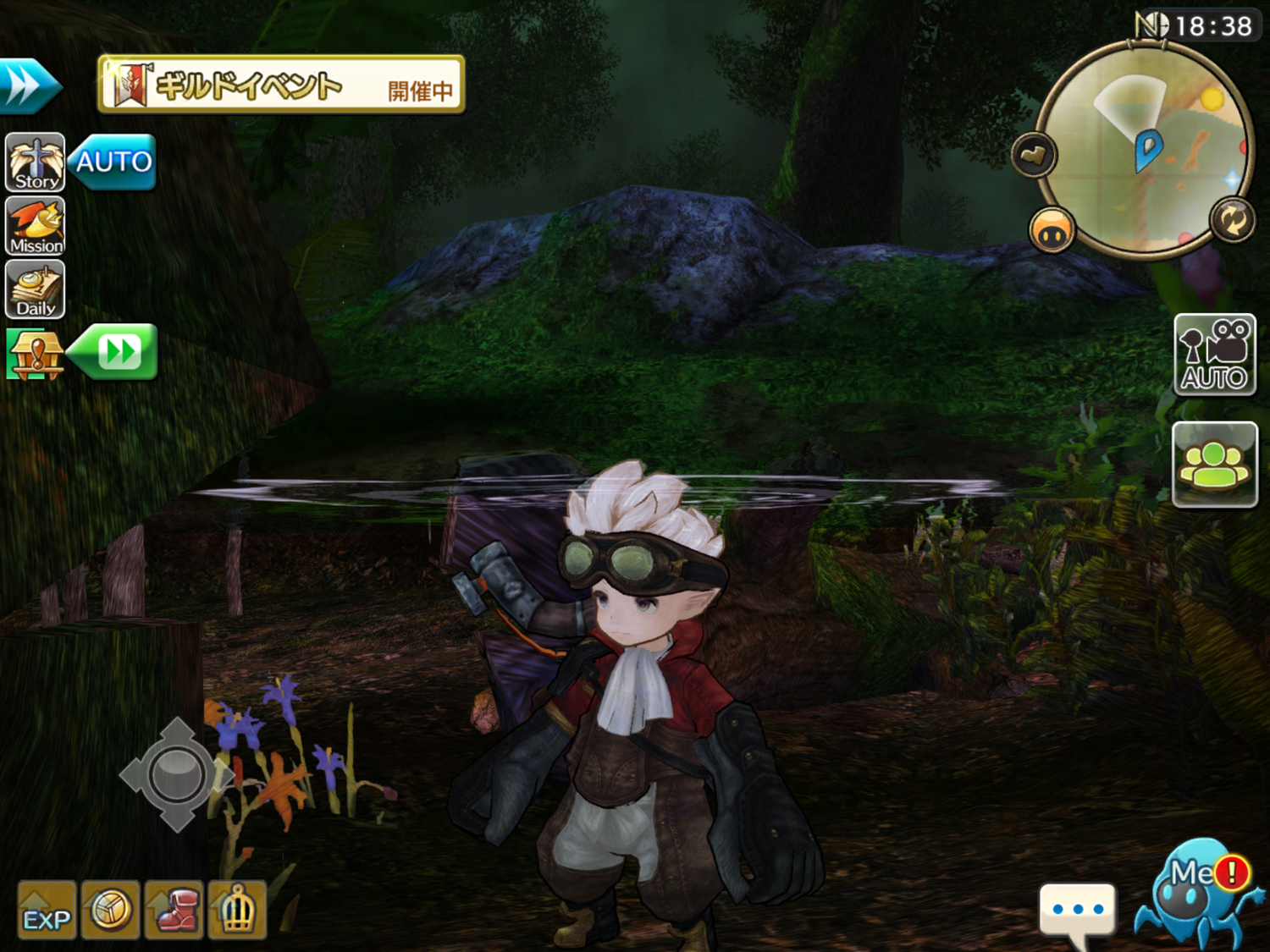Select the EXP boost icon

click(47, 910)
